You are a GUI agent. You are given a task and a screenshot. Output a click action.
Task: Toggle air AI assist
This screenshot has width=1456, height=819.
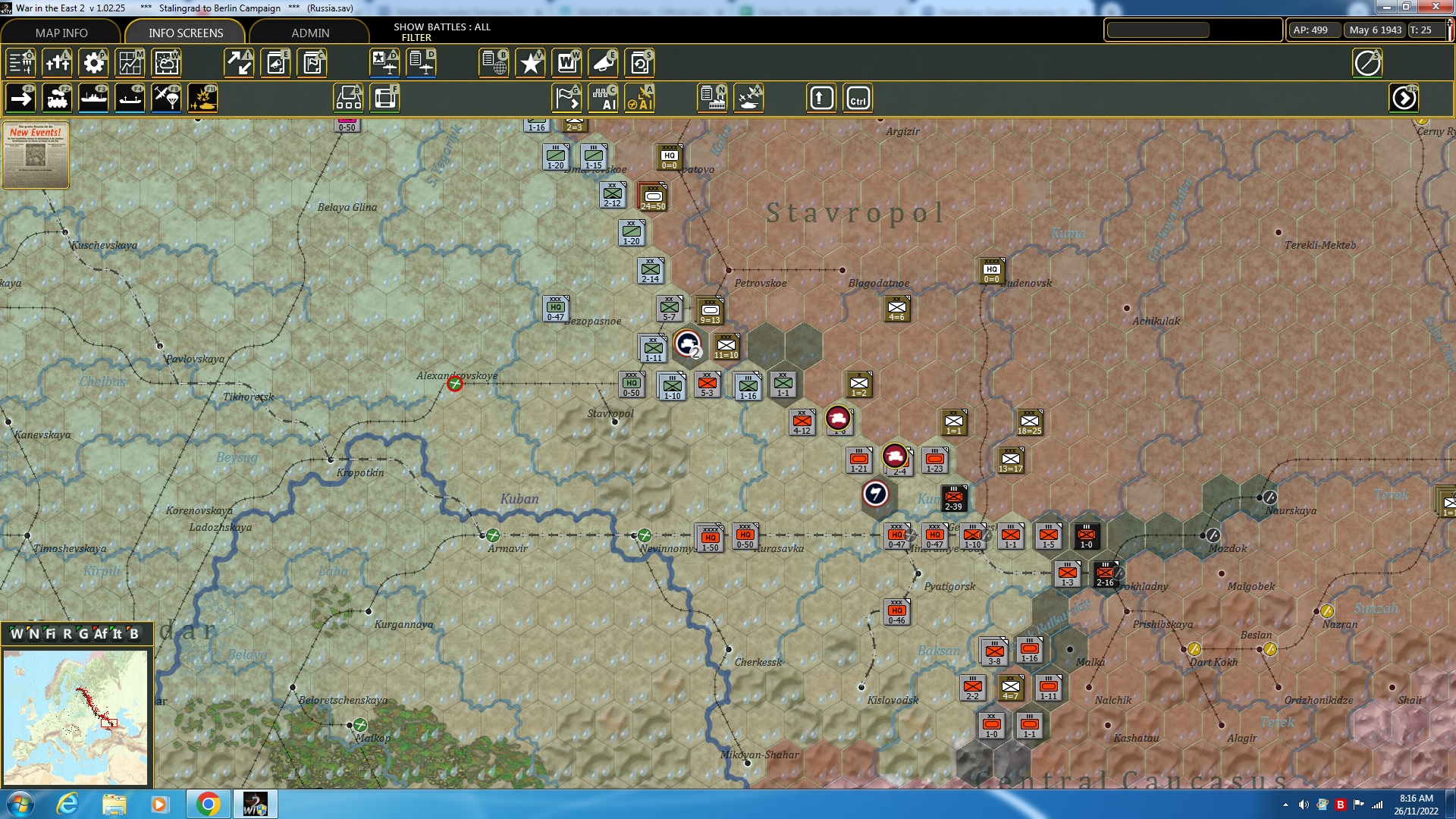pos(639,97)
